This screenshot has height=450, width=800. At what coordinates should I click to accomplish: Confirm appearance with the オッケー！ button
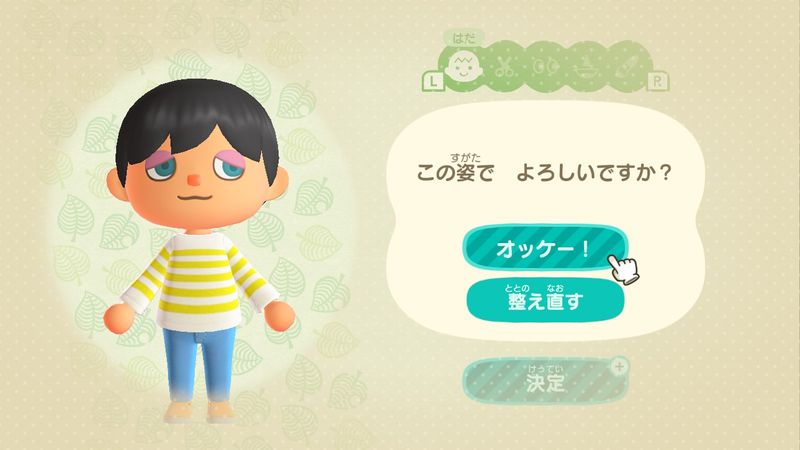click(545, 248)
